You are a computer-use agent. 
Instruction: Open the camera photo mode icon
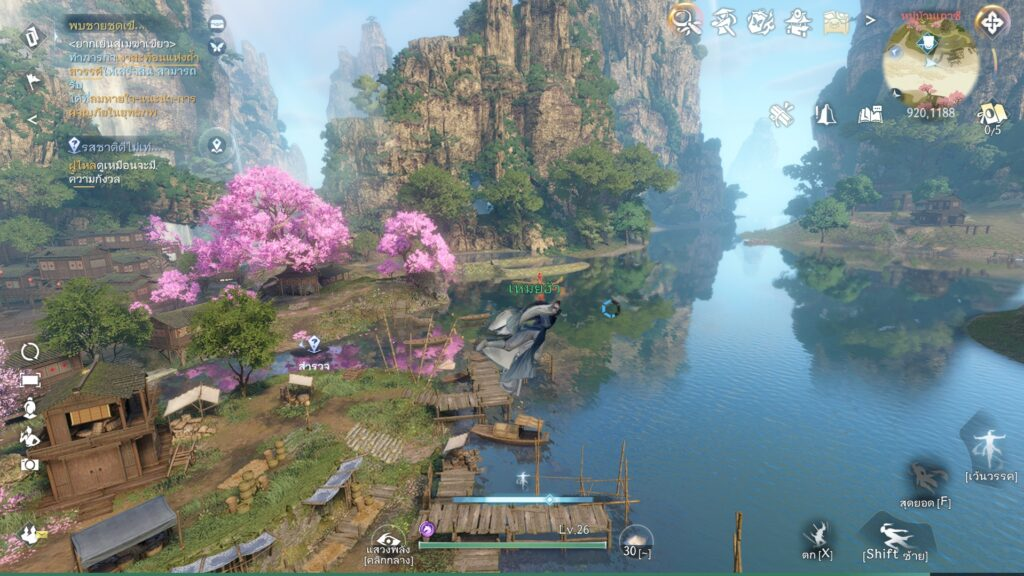pos(30,464)
